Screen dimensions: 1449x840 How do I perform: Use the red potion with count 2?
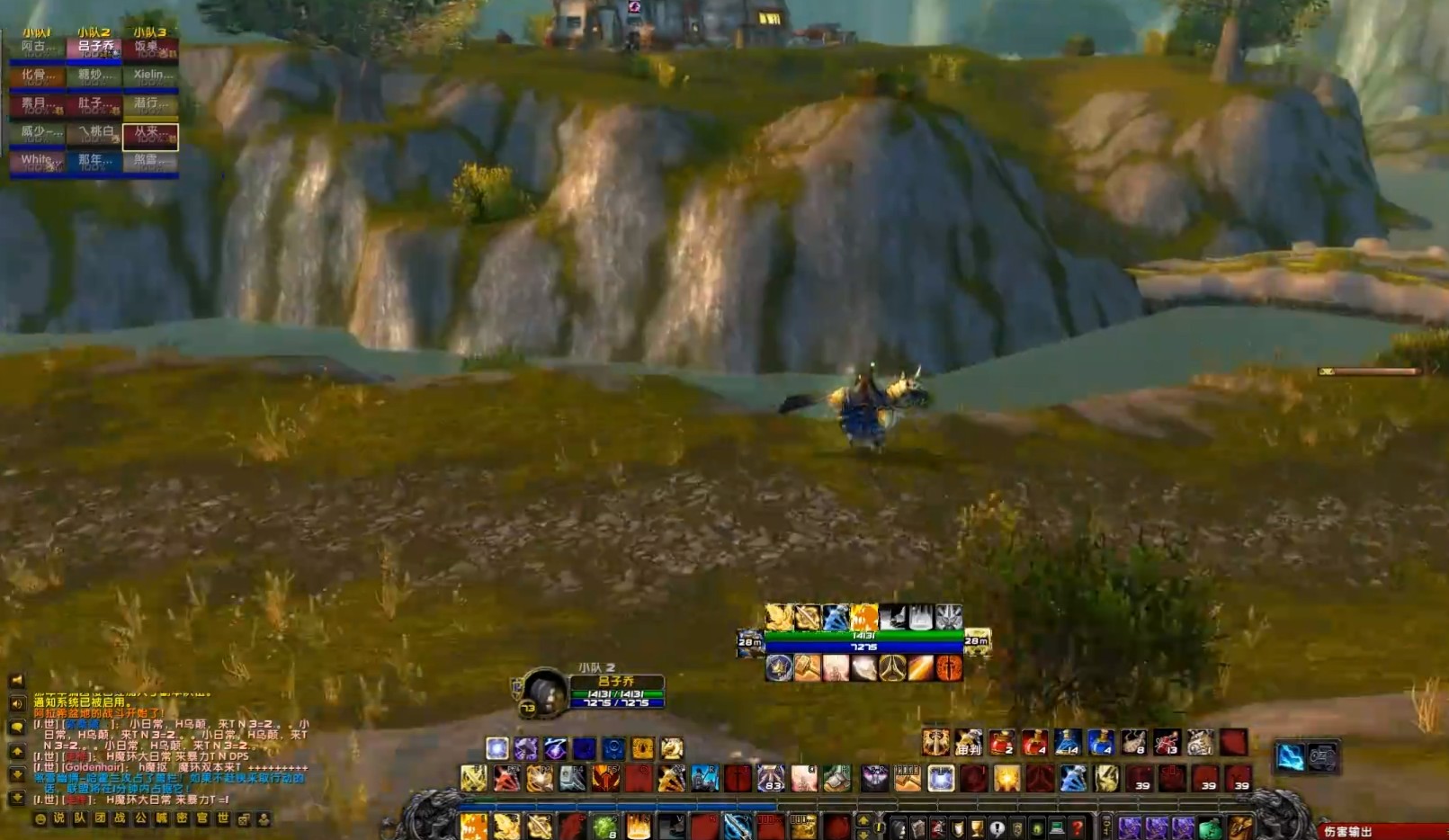pos(1001,743)
